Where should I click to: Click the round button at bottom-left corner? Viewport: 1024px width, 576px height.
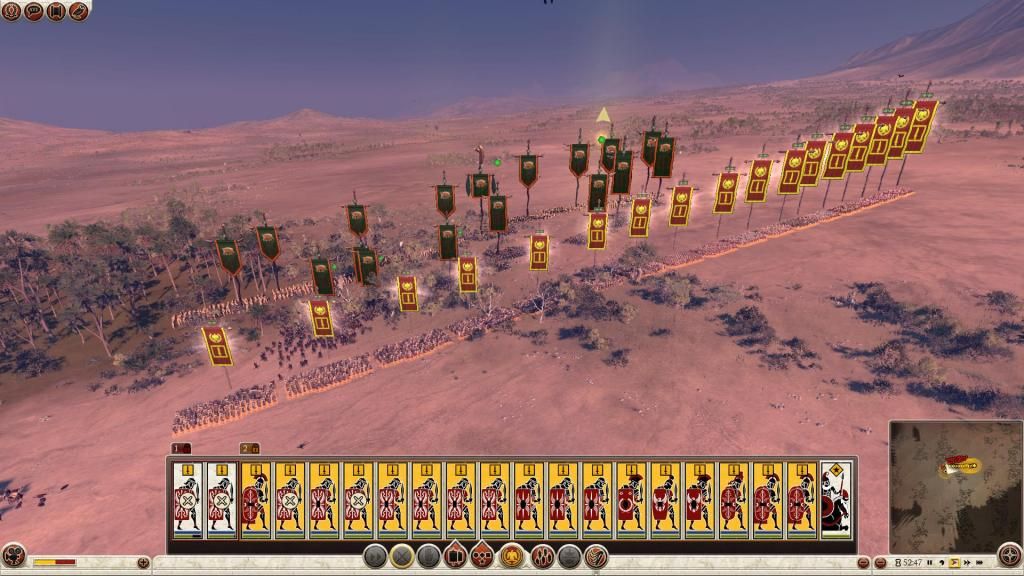pyautogui.click(x=13, y=558)
